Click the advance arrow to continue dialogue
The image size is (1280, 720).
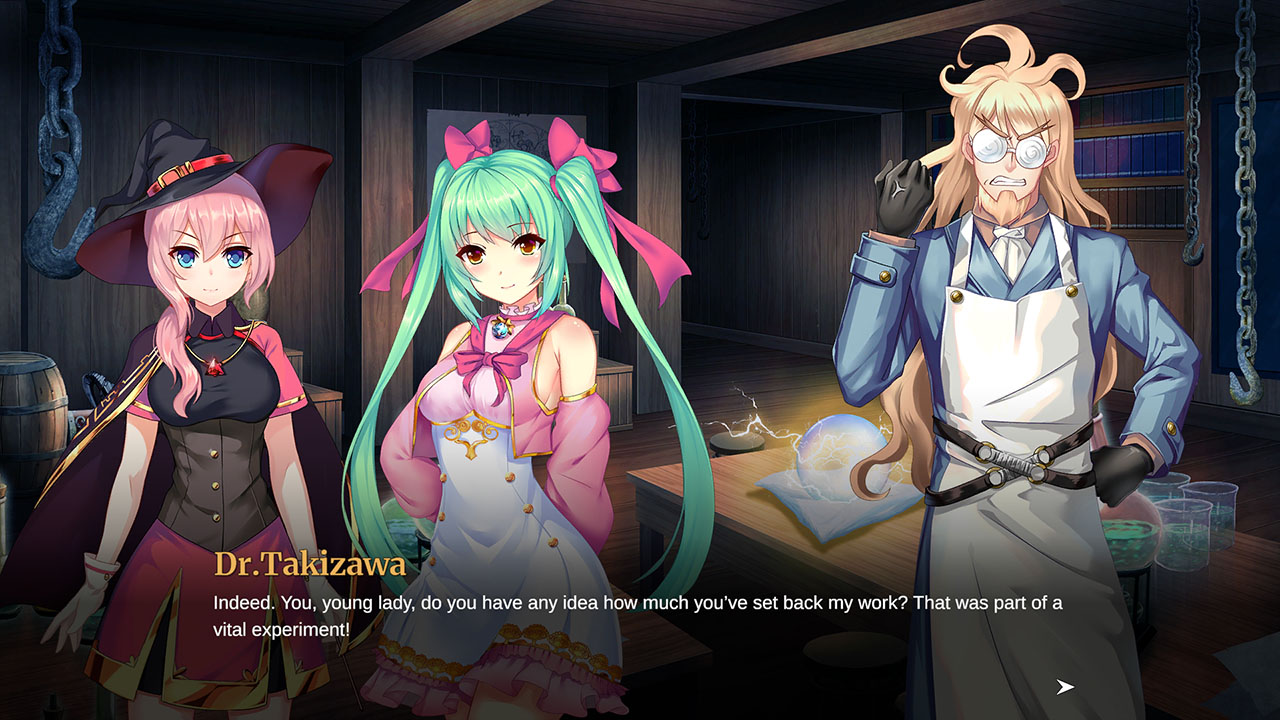click(x=1063, y=686)
